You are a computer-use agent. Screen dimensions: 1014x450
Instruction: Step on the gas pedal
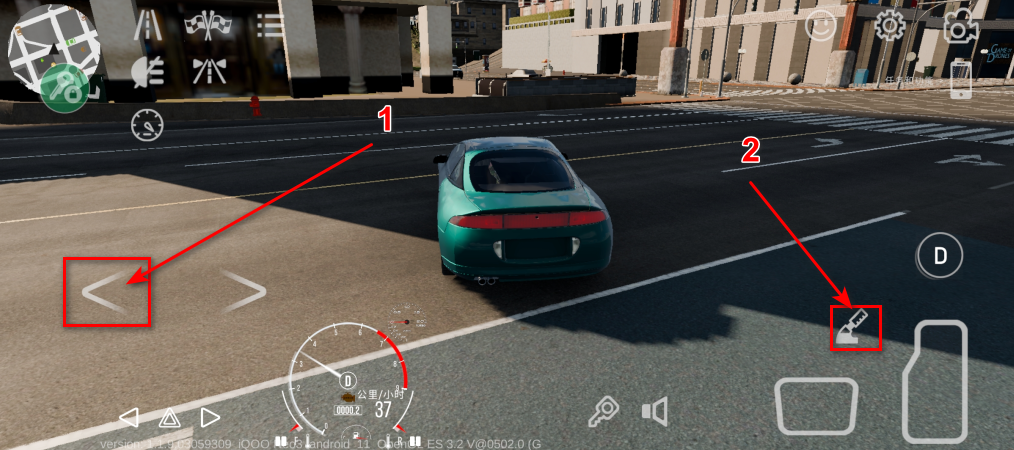[935, 381]
